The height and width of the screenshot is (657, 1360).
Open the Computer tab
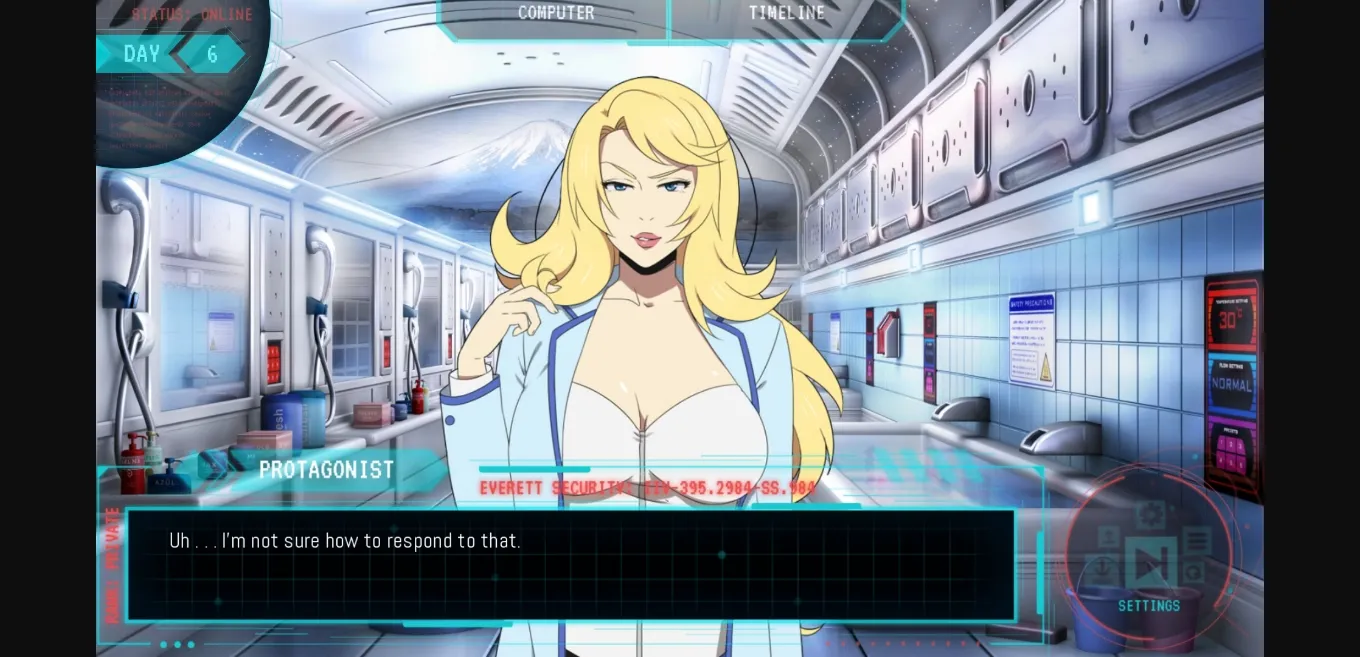[556, 14]
